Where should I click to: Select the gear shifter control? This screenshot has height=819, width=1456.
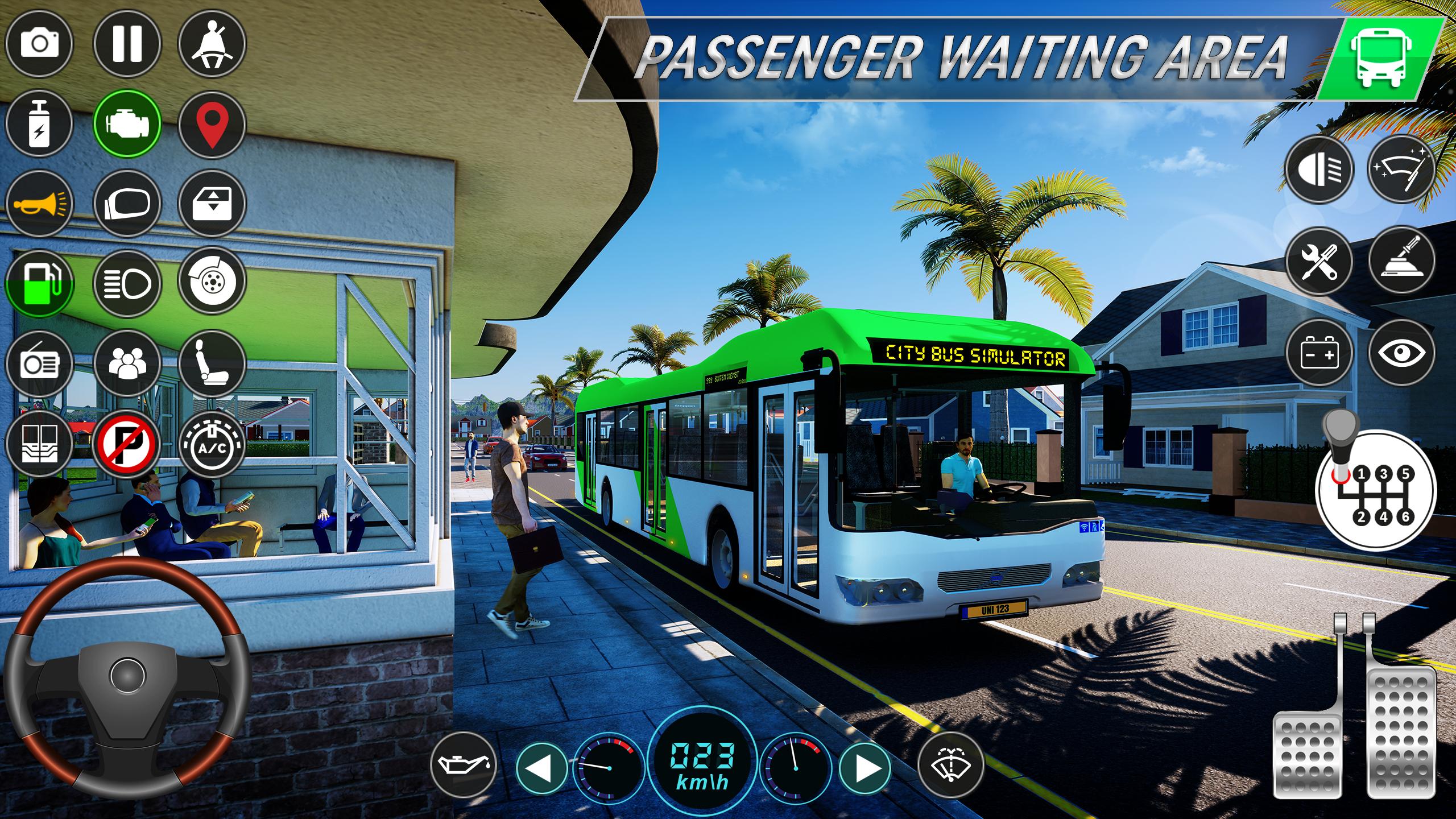pyautogui.click(x=1375, y=489)
